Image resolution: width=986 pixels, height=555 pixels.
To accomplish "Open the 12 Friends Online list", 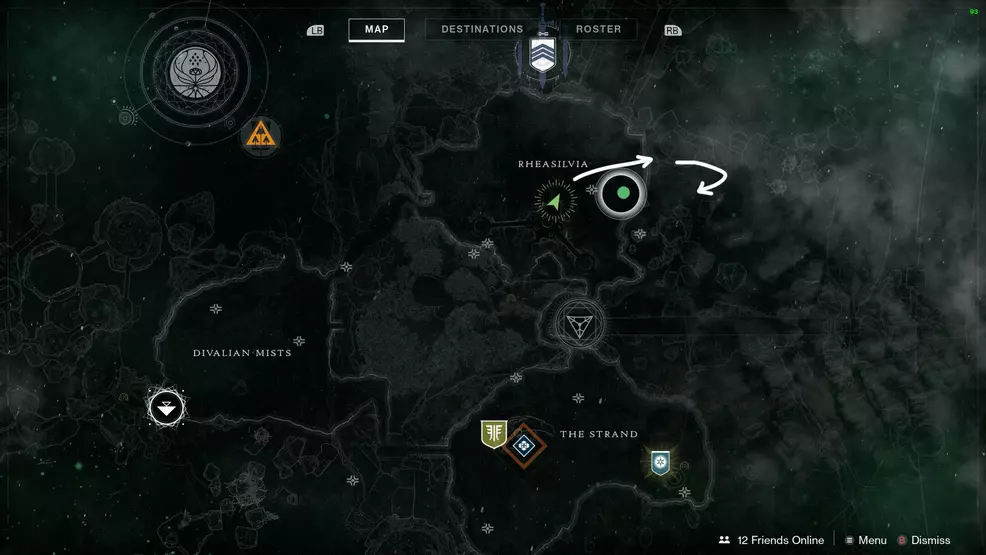I will click(x=771, y=540).
